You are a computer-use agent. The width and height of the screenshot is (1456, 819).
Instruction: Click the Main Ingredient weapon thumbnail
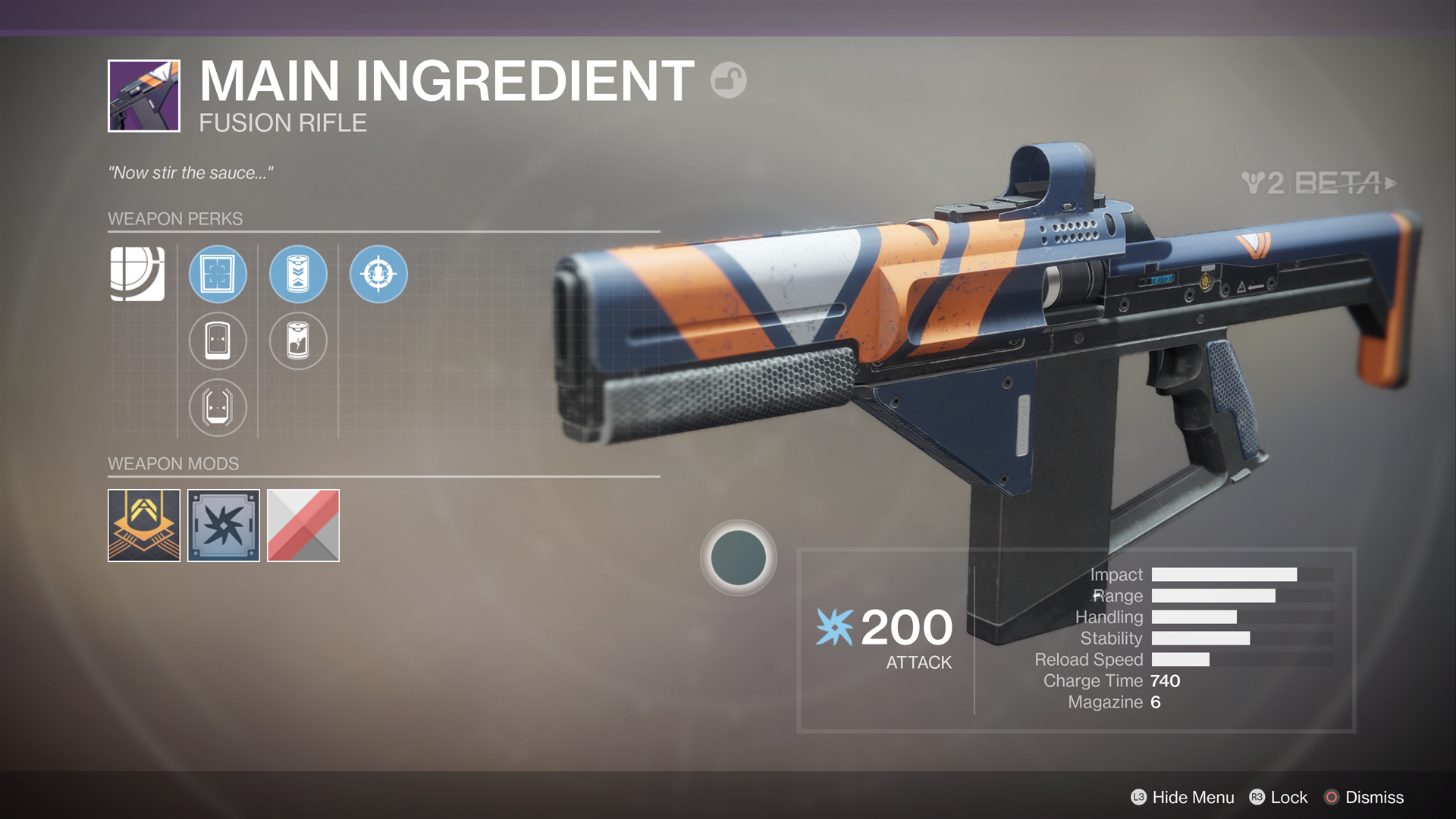[x=143, y=96]
